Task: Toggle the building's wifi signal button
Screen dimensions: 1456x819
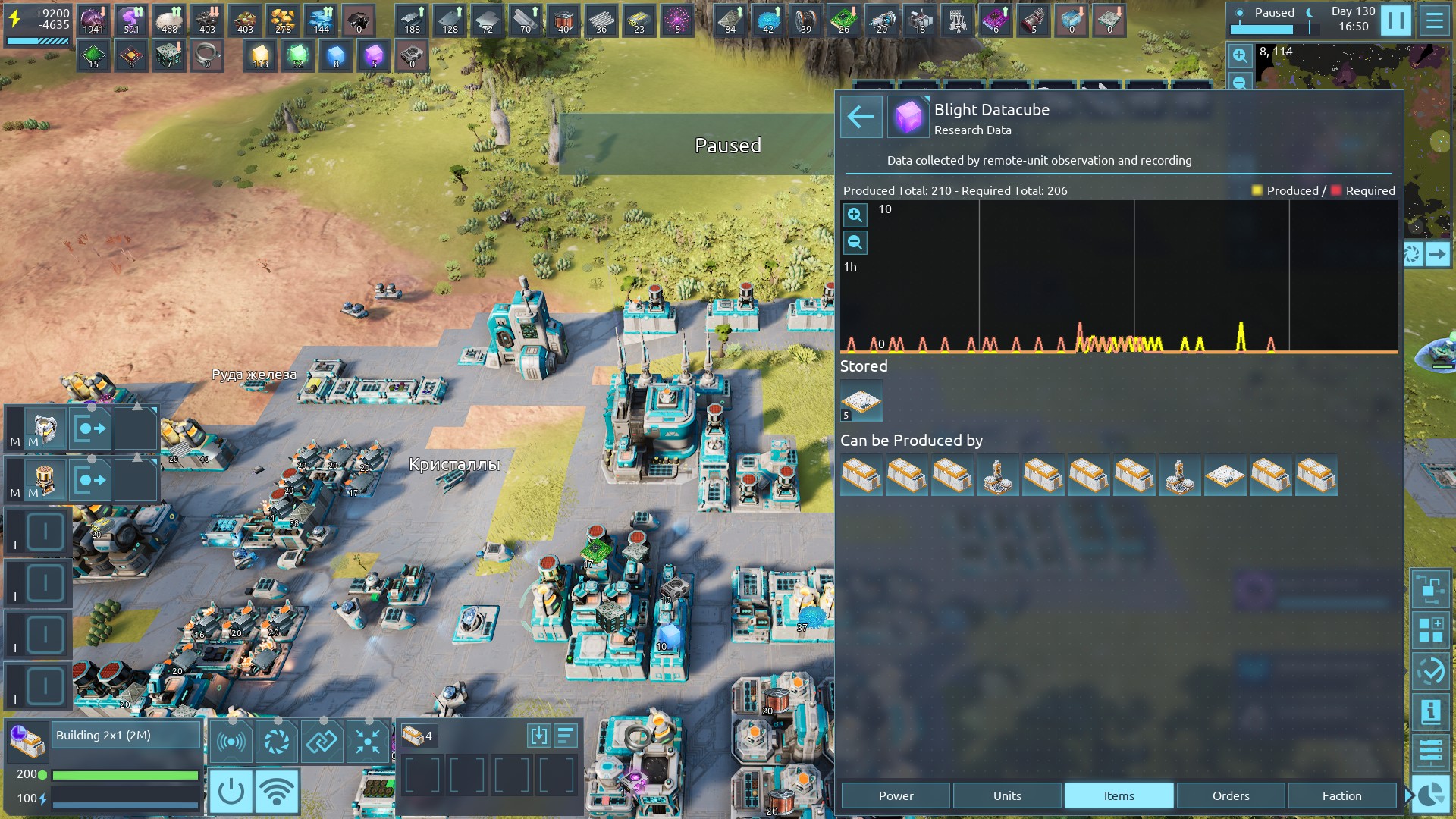Action: pos(277,791)
